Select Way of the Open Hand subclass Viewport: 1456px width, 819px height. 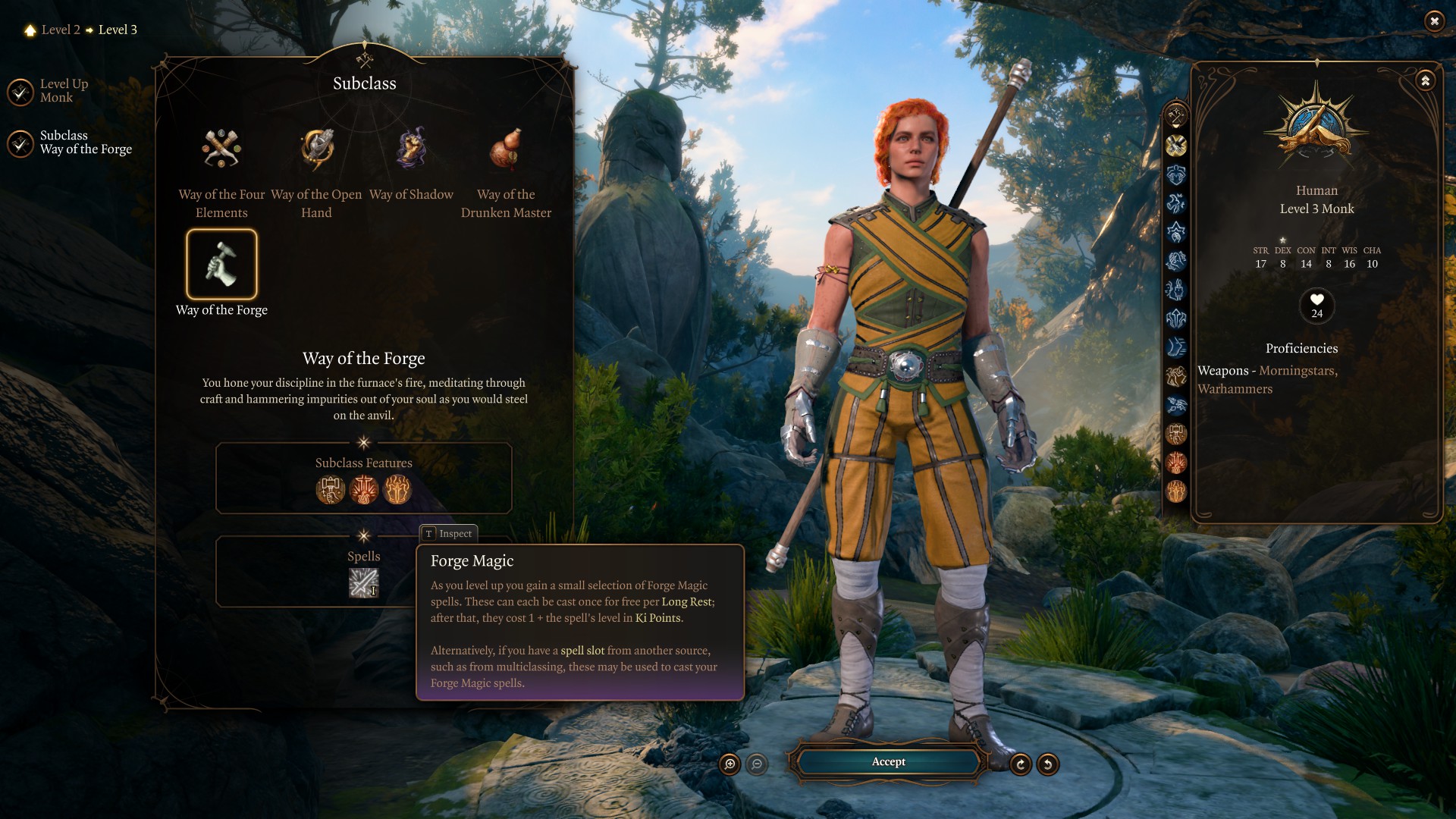click(x=316, y=149)
